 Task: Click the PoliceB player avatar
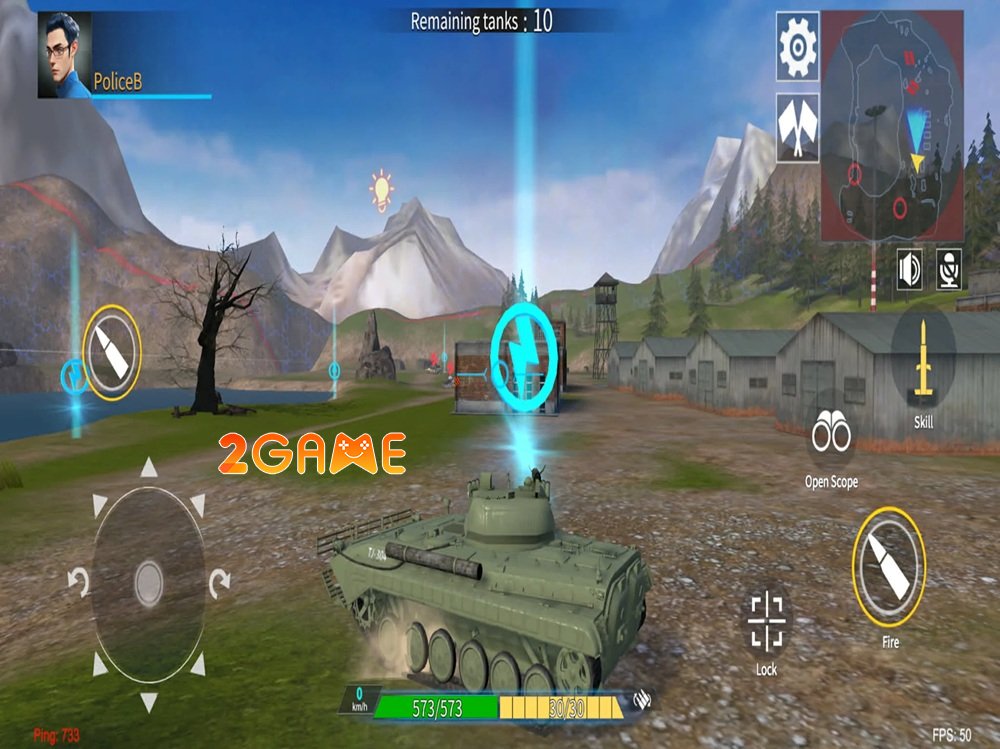64,55
